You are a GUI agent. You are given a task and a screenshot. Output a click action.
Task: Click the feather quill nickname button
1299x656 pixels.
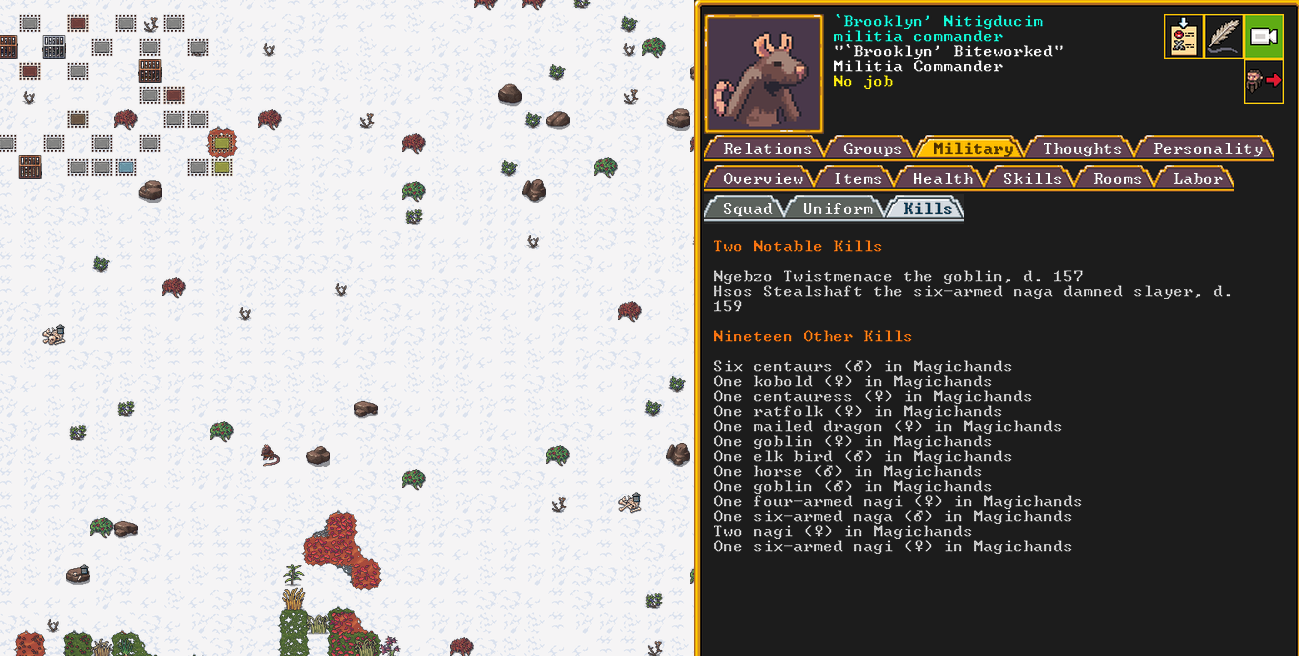click(1224, 37)
